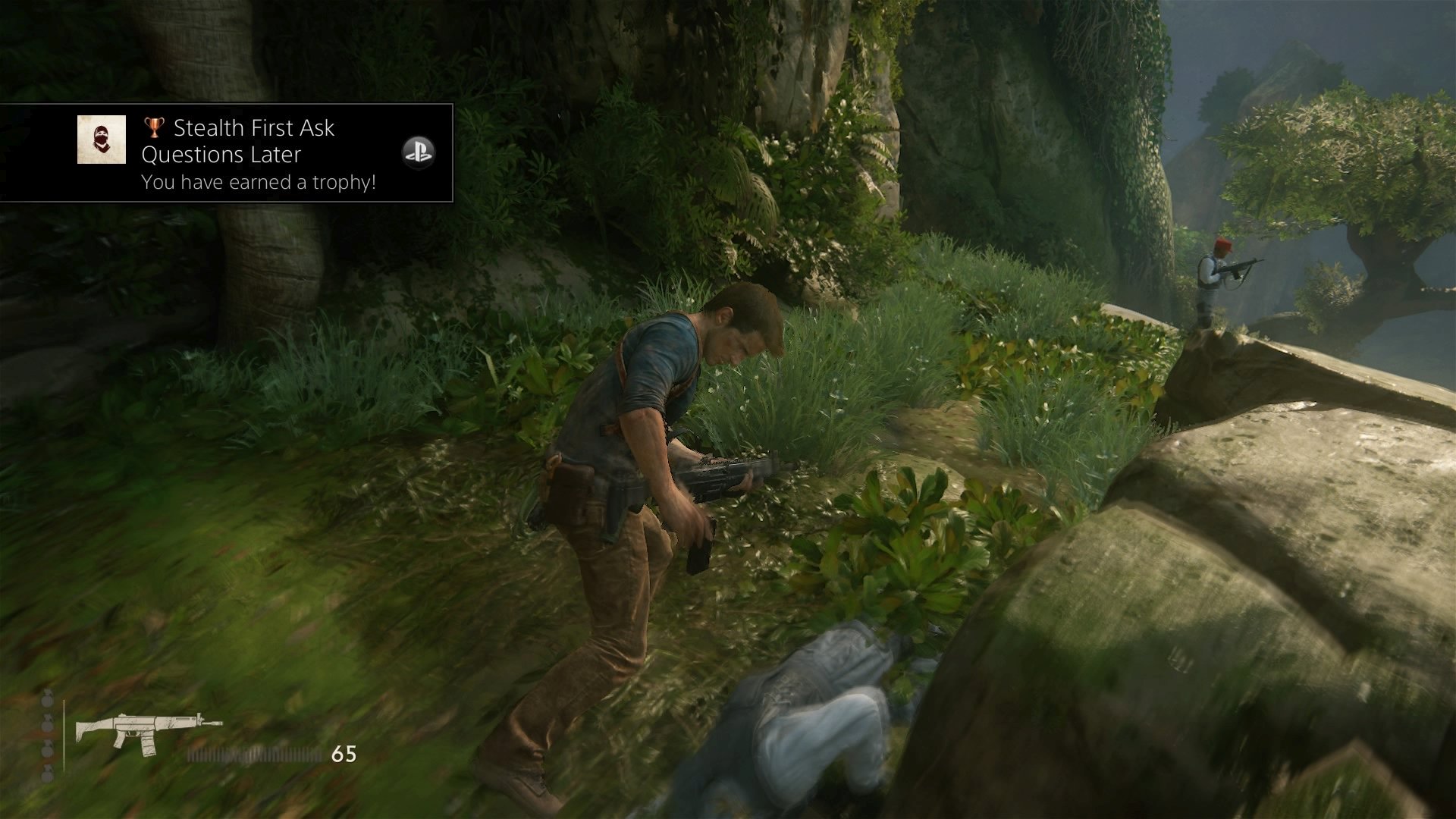Click the masked face trophy thumbnail

pyautogui.click(x=102, y=140)
